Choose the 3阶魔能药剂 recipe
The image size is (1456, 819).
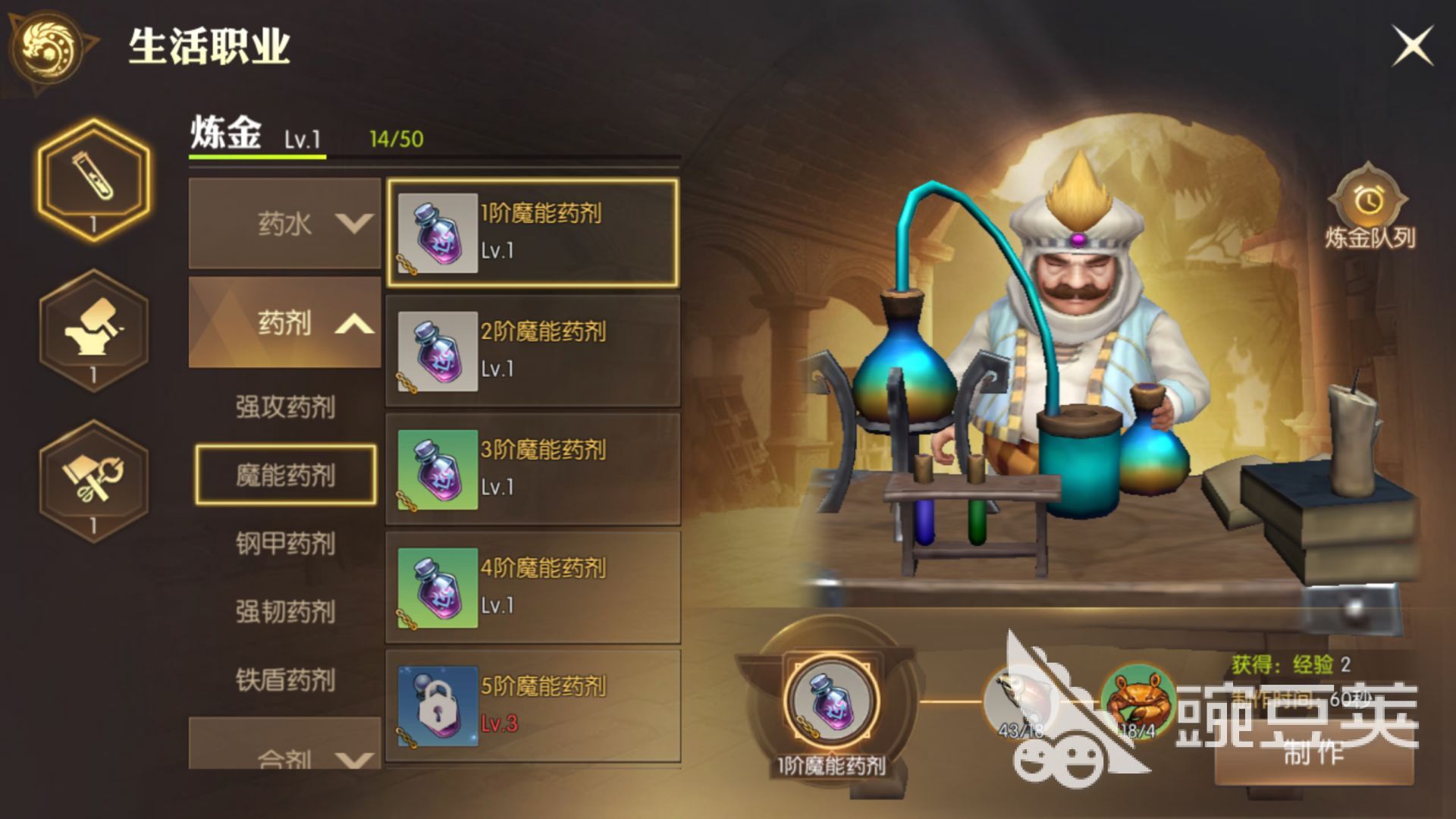[532, 469]
